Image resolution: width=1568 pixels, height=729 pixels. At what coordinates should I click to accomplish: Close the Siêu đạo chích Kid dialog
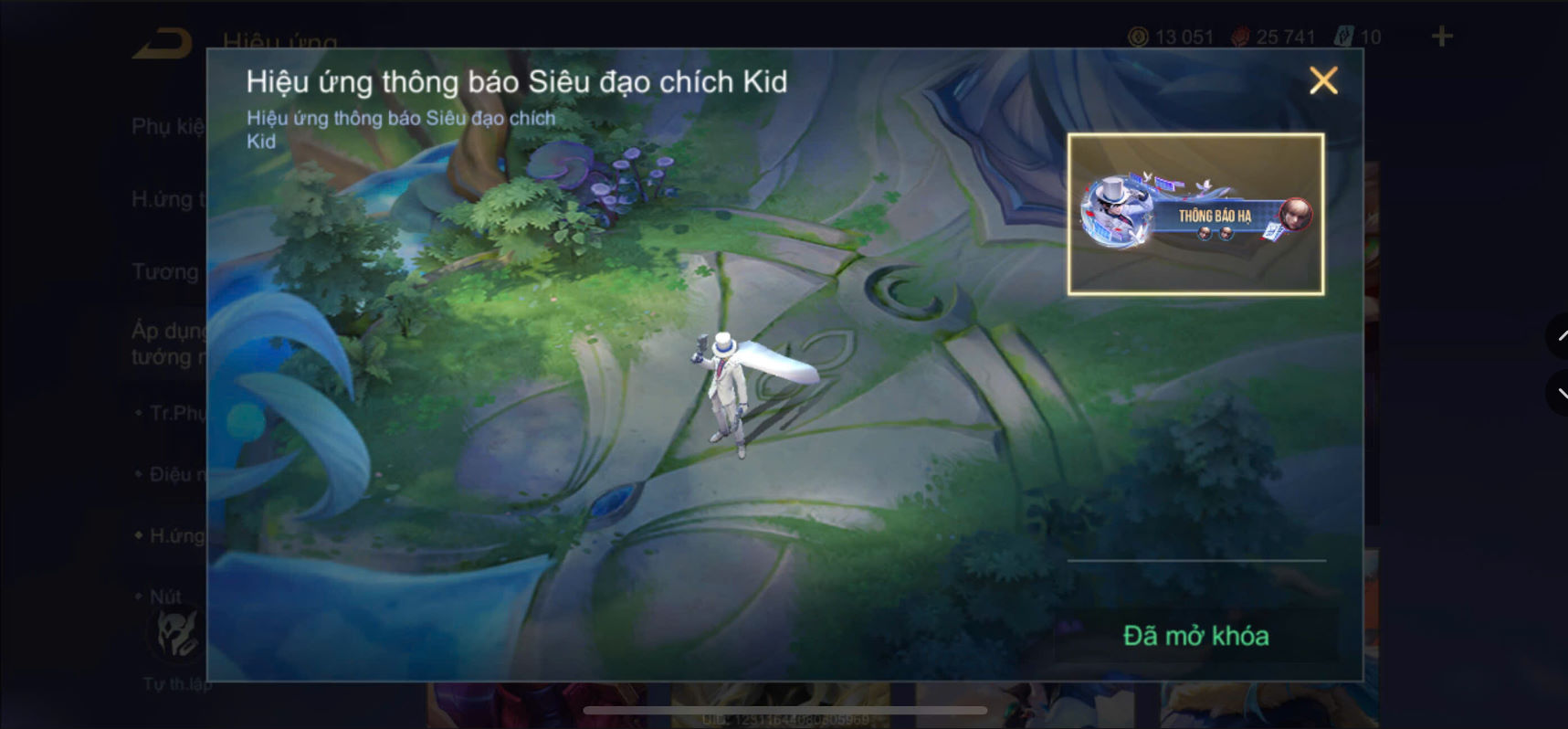point(1323,80)
